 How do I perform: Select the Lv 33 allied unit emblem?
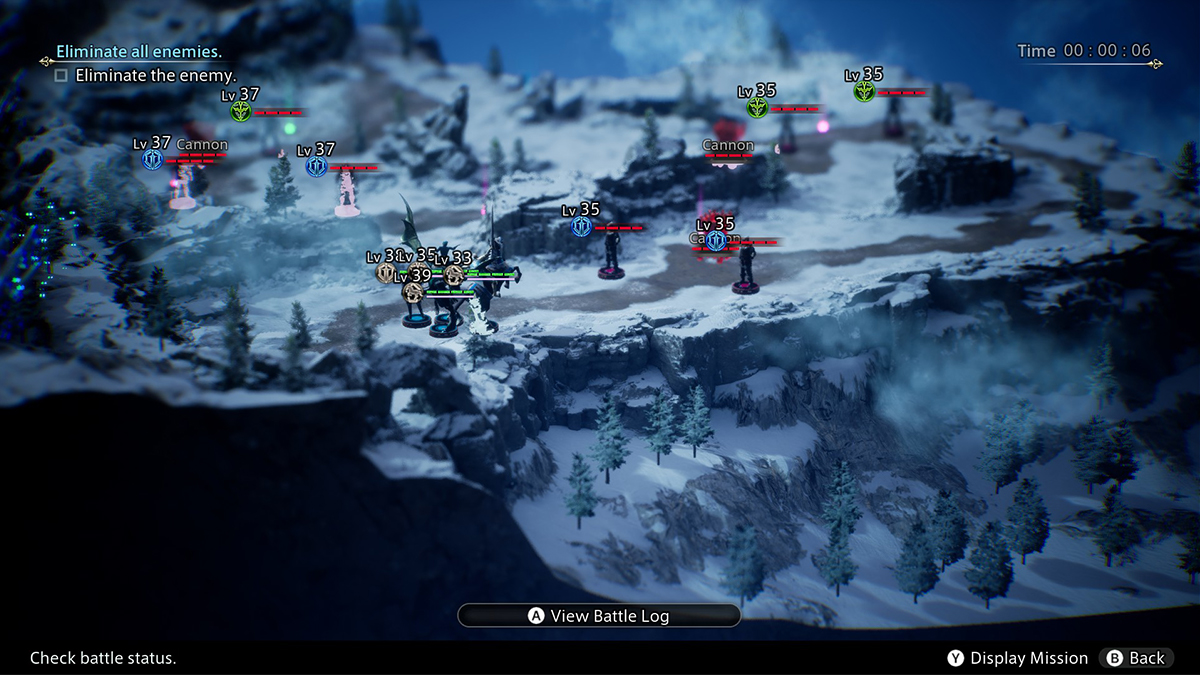[453, 275]
